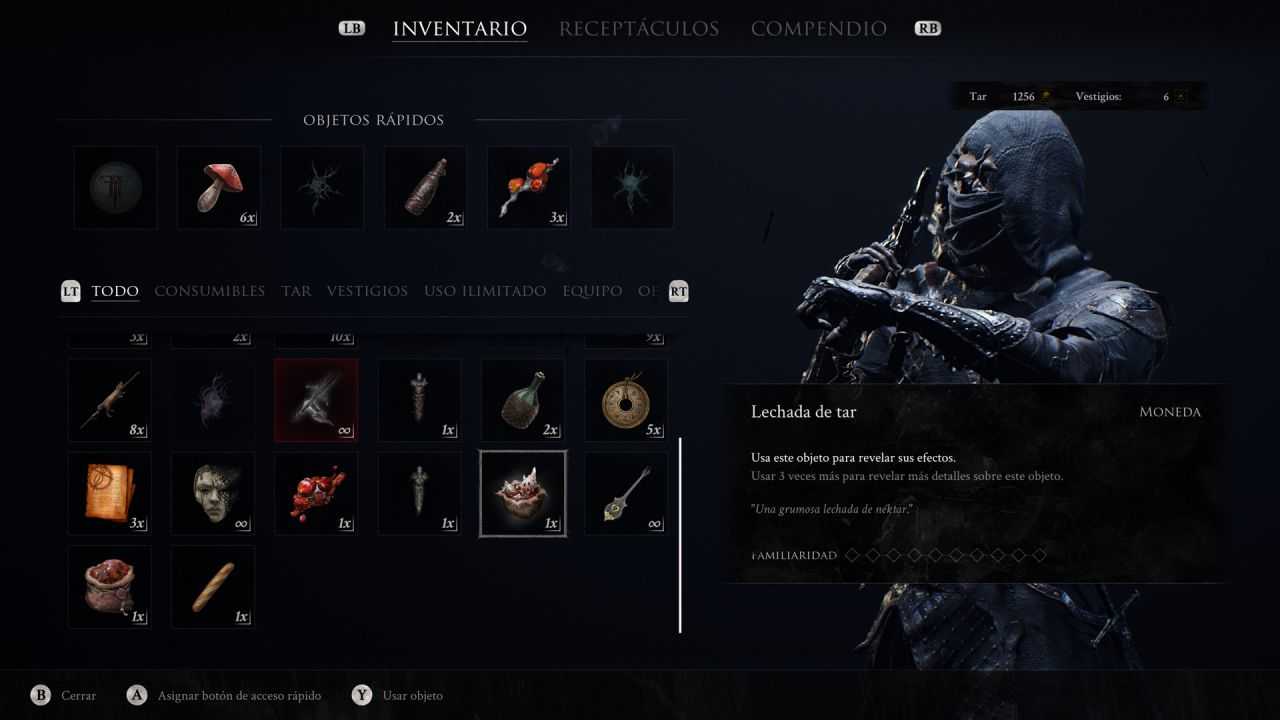1280x720 pixels.
Task: Filter inventory by CONSUMIBLES
Action: [209, 291]
